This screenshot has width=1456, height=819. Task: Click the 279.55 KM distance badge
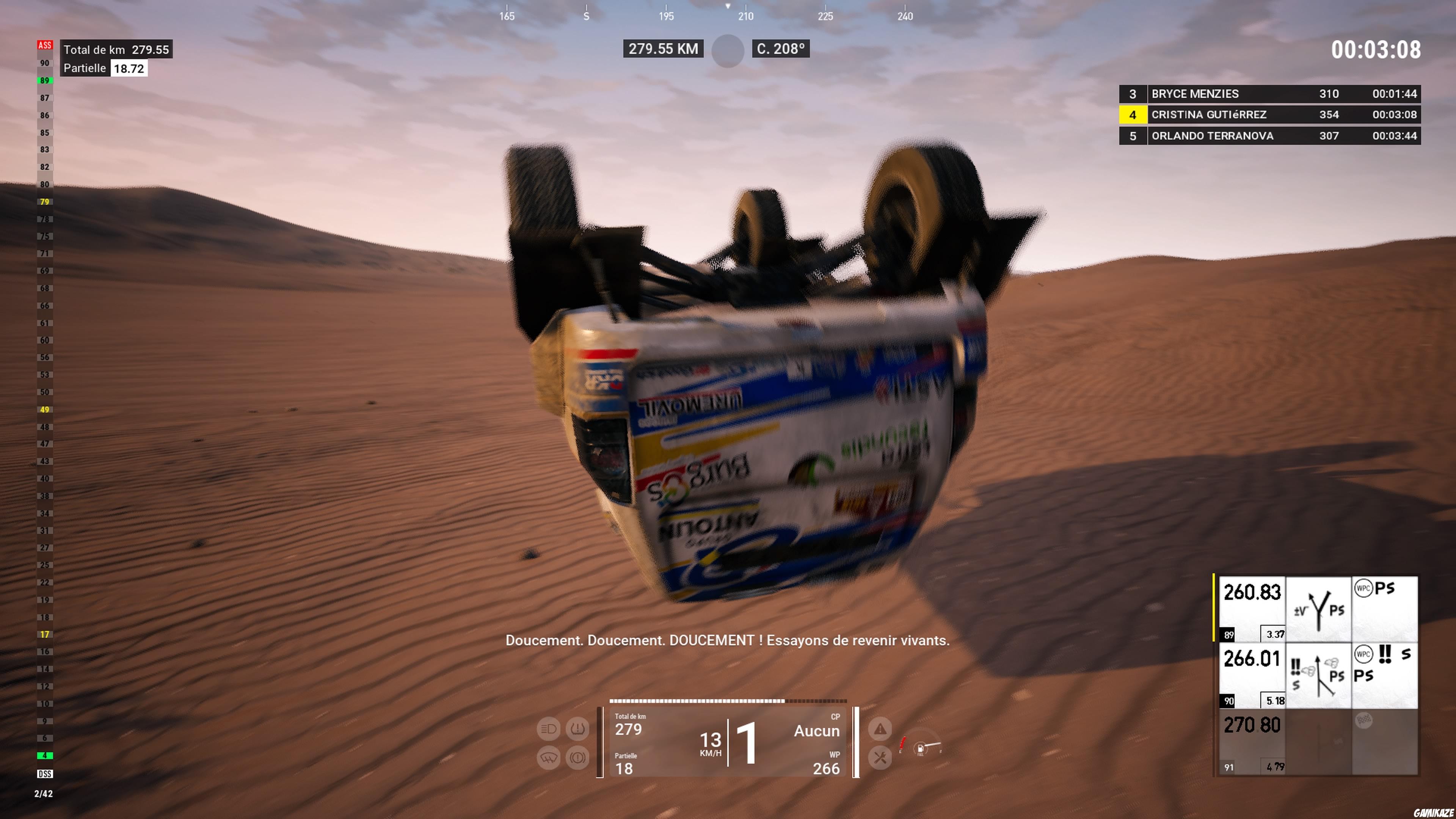664,49
